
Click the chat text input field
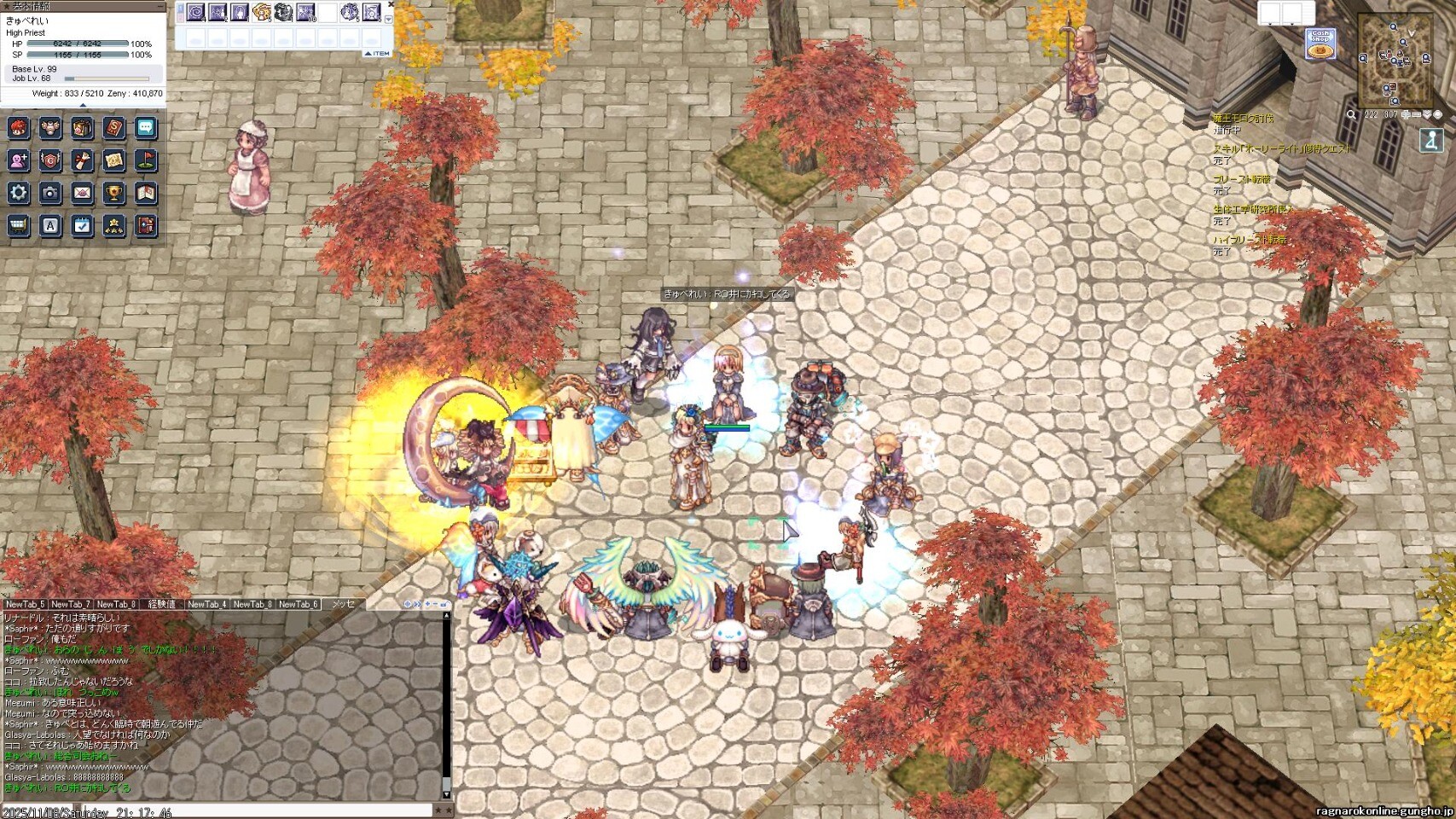256,811
